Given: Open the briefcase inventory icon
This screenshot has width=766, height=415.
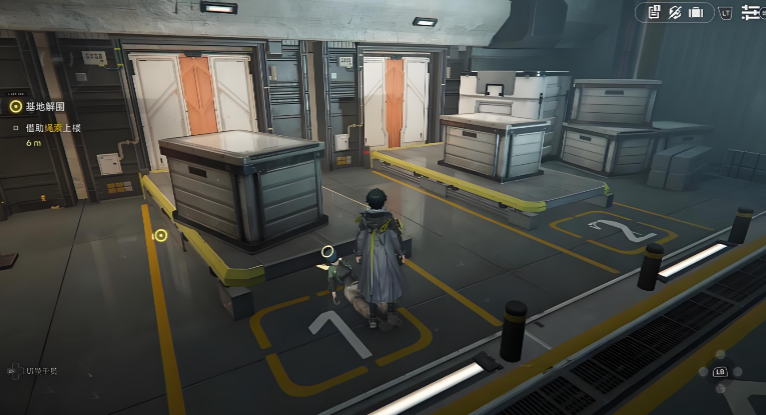Looking at the screenshot, I should click(696, 12).
